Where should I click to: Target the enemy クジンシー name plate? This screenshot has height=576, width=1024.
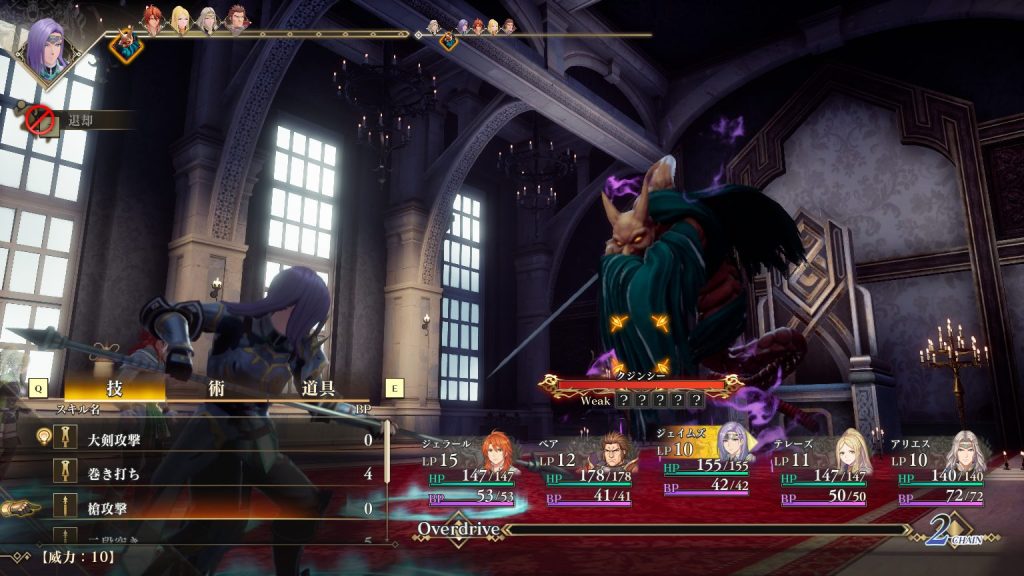(x=641, y=383)
